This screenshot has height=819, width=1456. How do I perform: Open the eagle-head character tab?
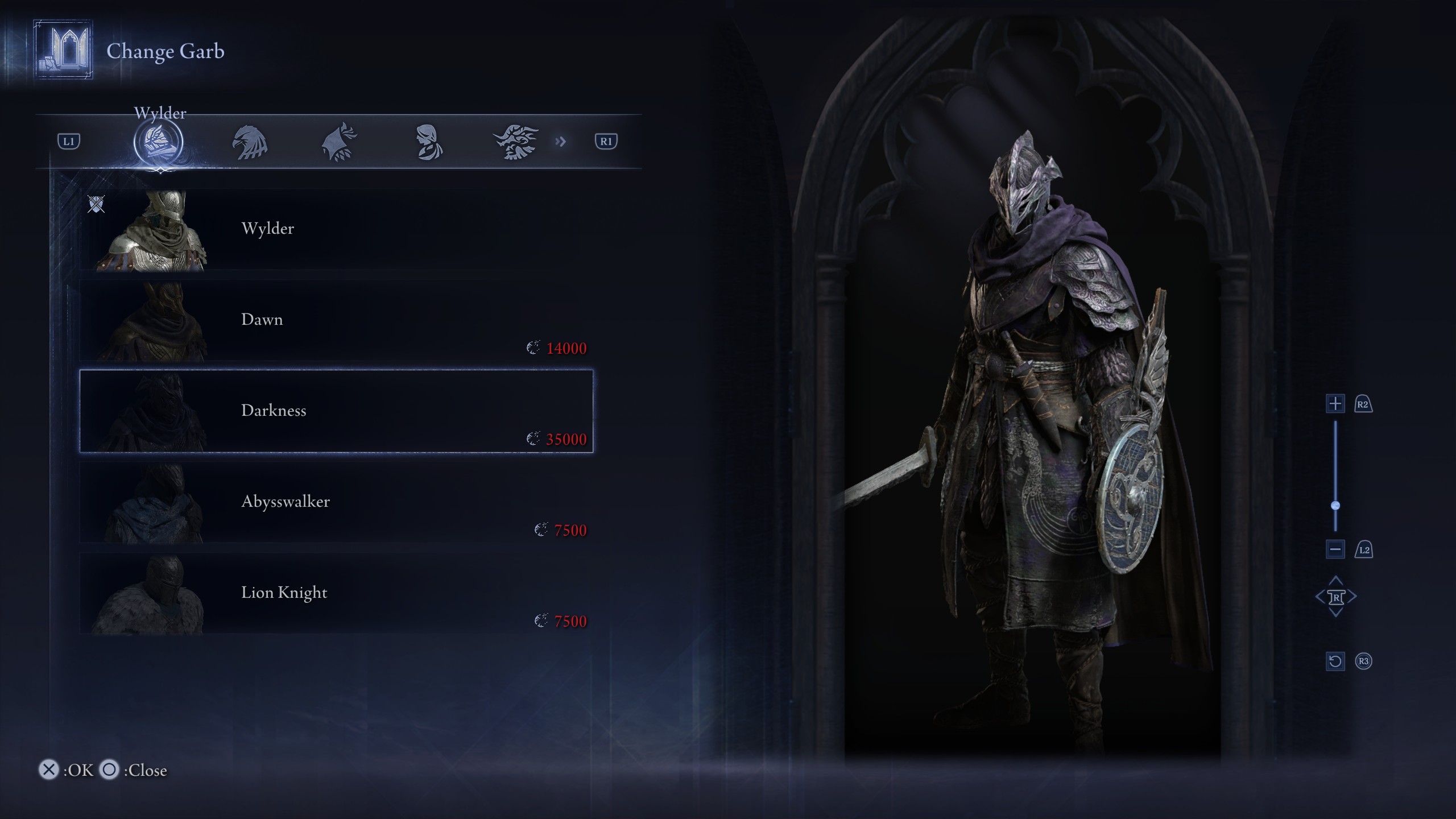pyautogui.click(x=250, y=142)
